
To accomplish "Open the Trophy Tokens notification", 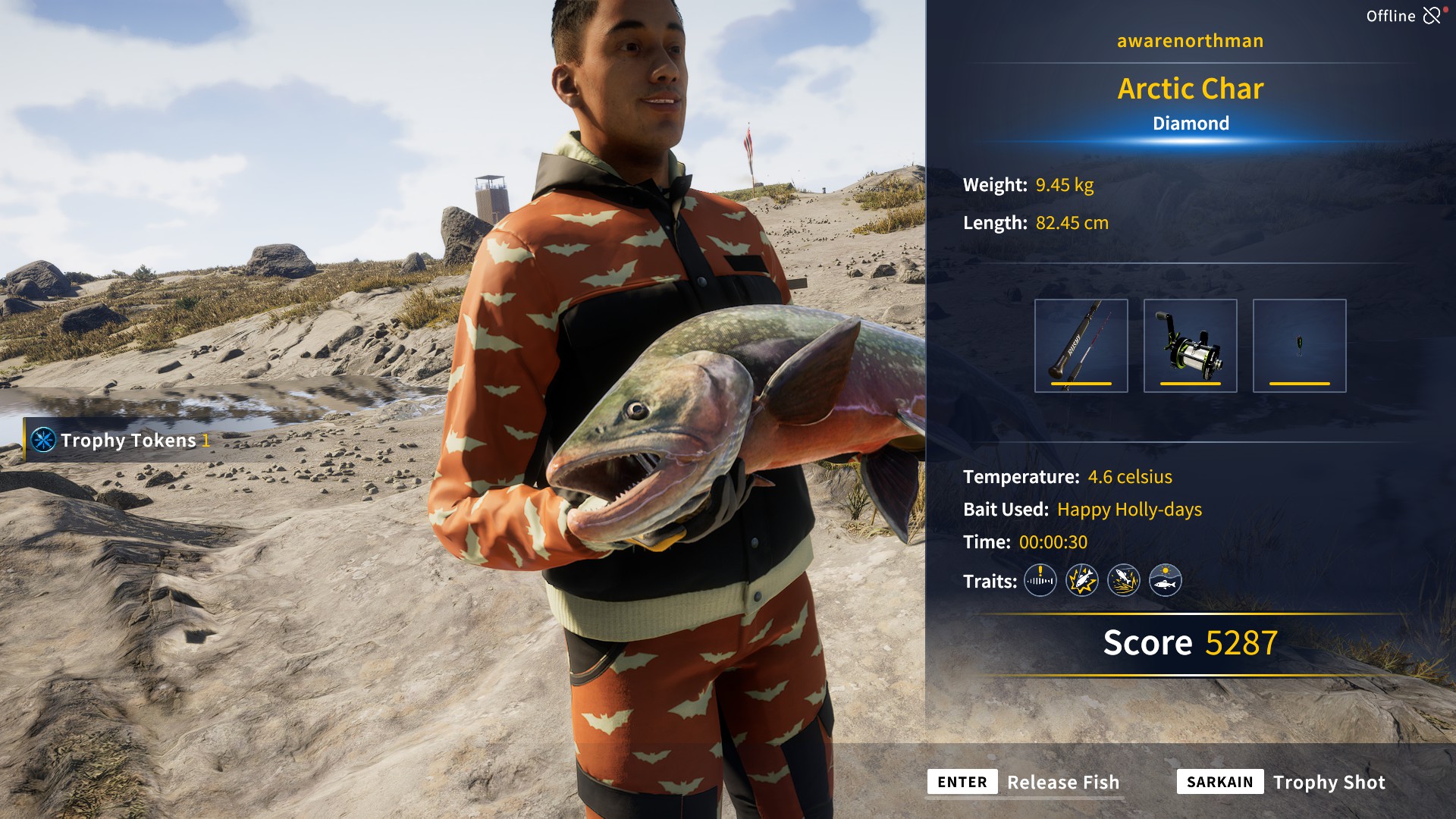I will (x=121, y=440).
